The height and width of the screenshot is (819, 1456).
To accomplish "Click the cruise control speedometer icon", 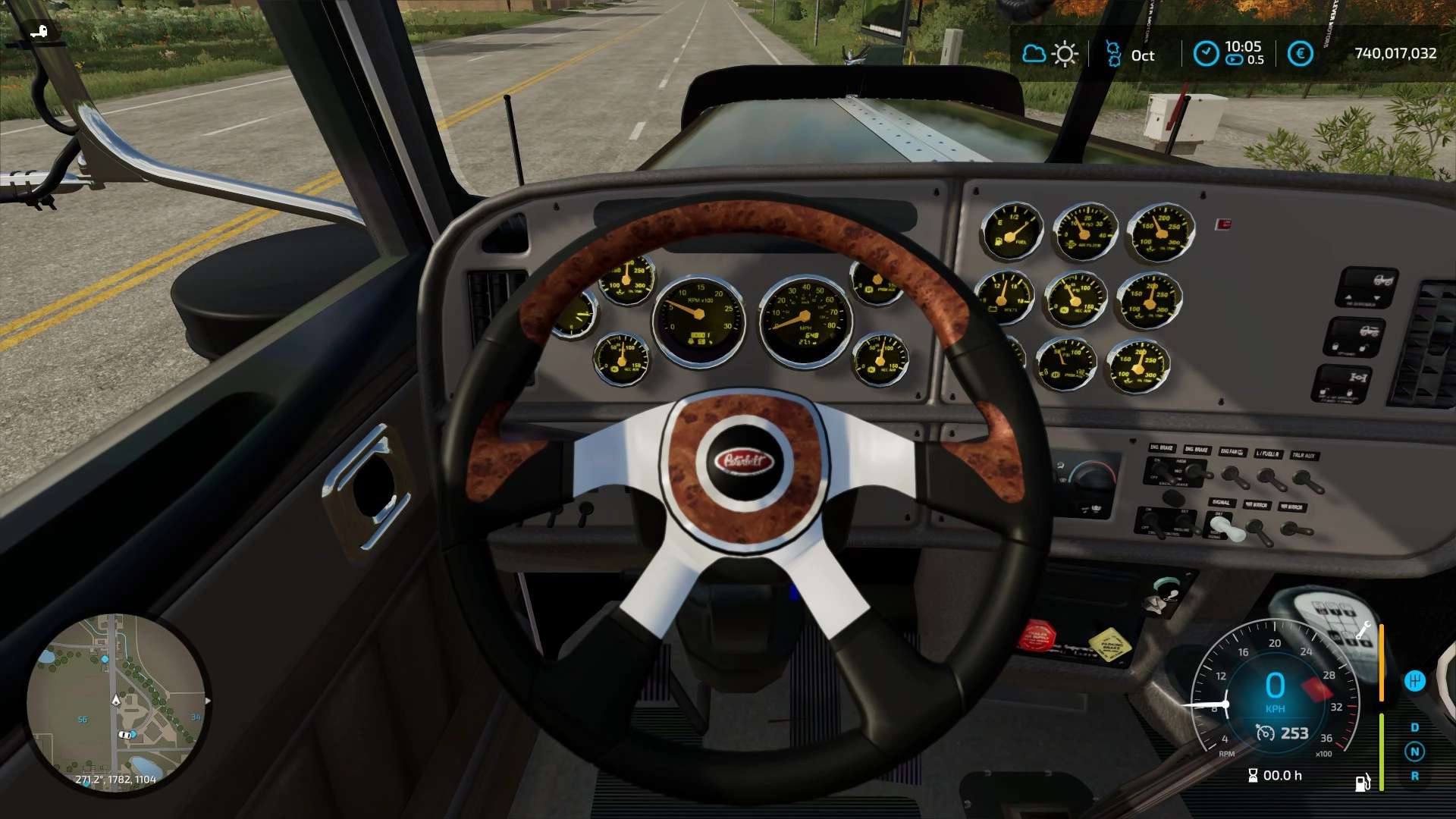I will coord(1265,733).
